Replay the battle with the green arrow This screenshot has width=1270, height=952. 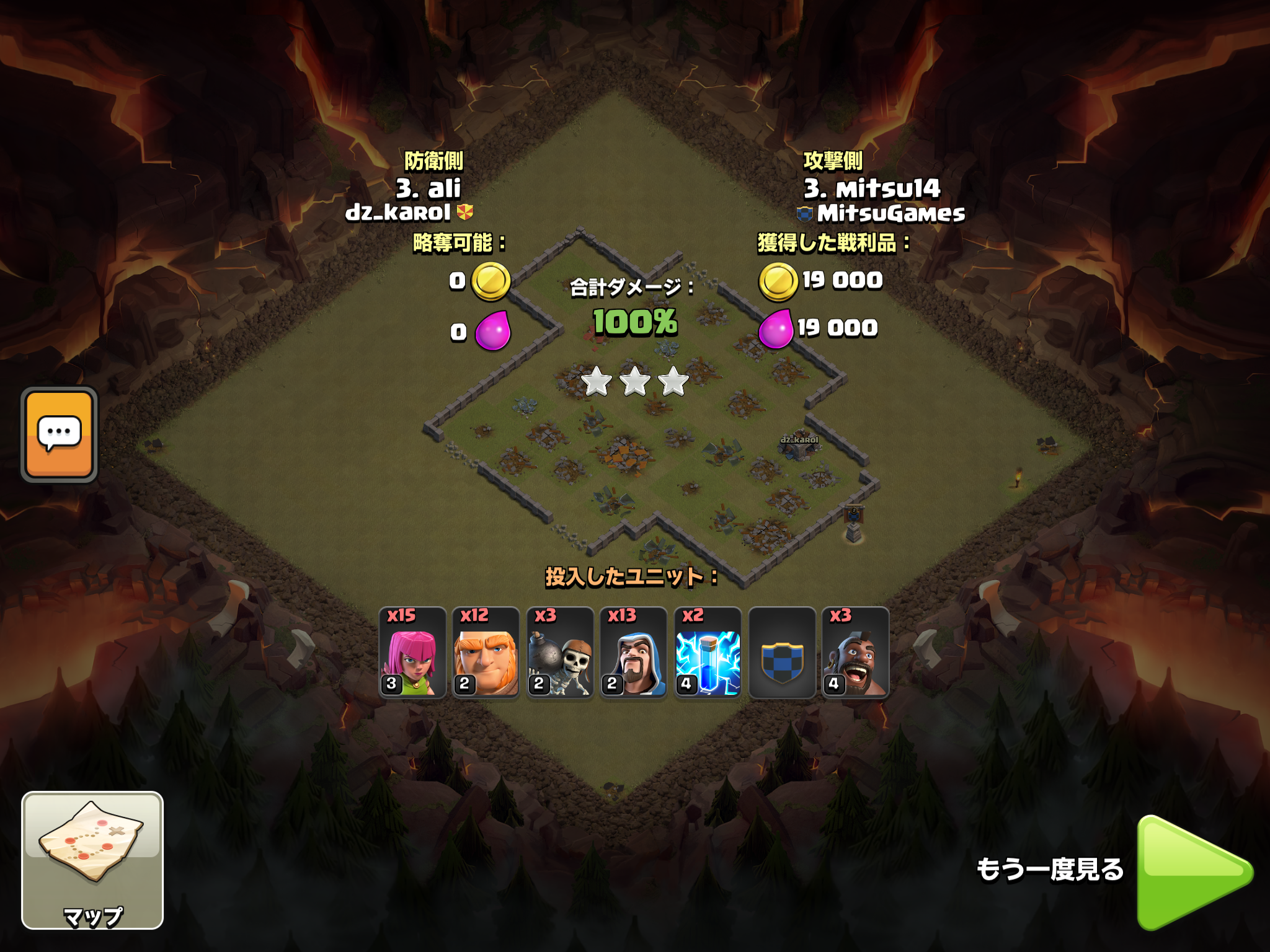coord(1194,873)
